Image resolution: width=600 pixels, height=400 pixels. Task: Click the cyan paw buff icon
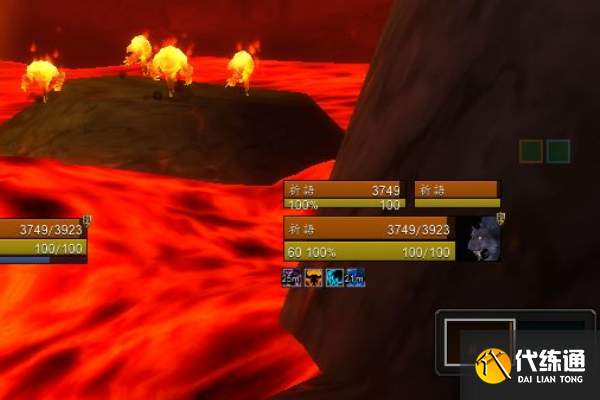pos(335,277)
